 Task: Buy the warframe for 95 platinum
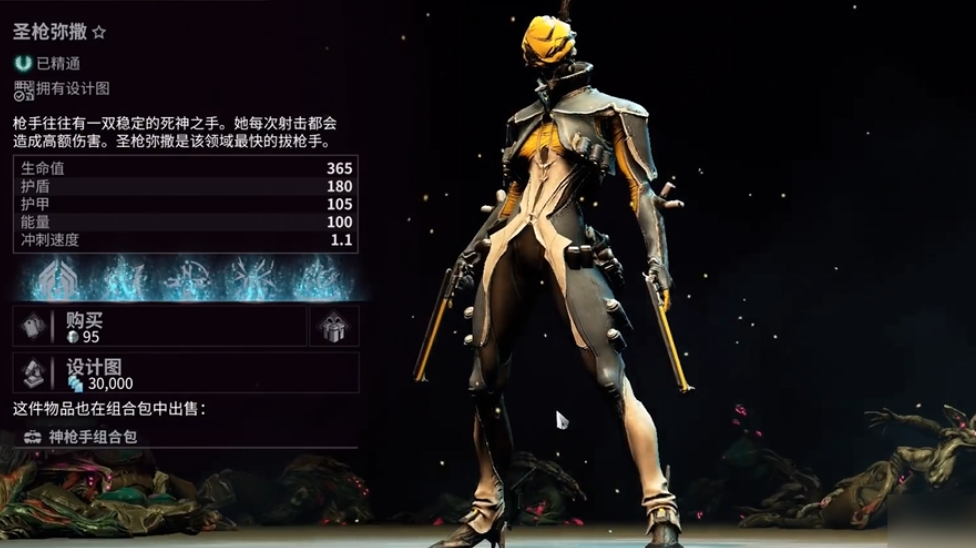(160, 327)
